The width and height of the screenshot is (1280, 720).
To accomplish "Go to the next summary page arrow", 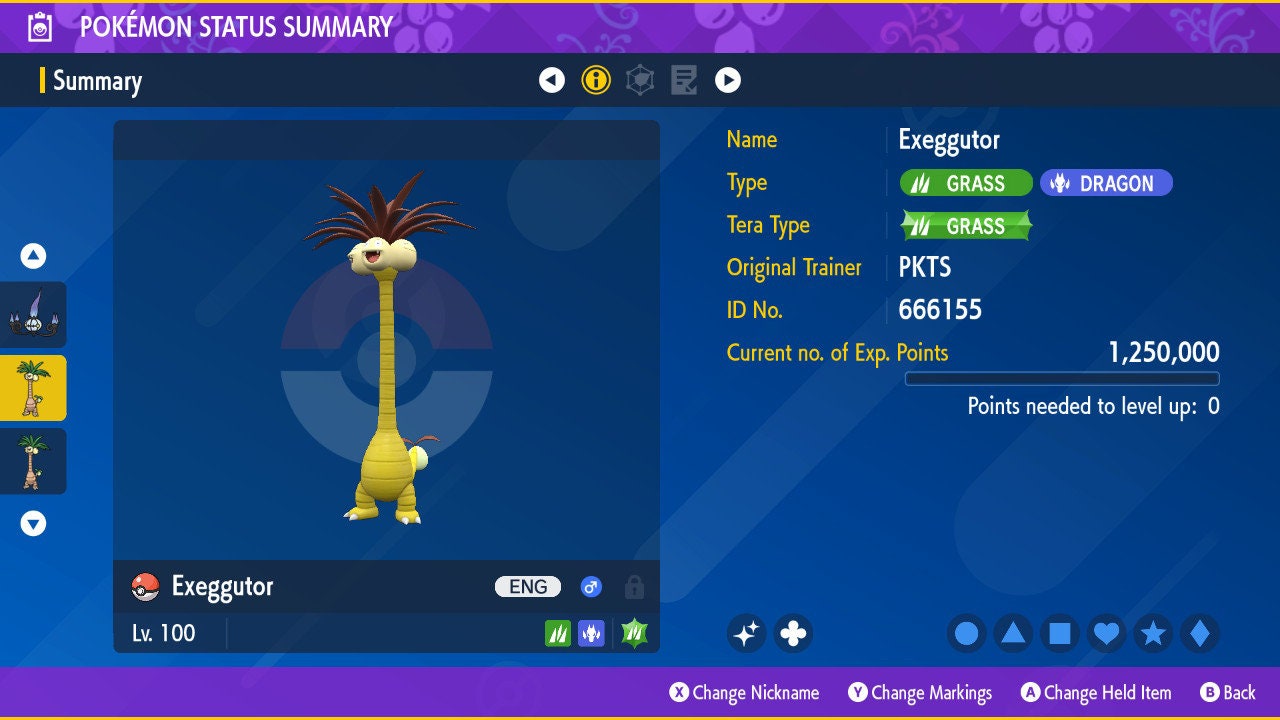I will (x=728, y=80).
